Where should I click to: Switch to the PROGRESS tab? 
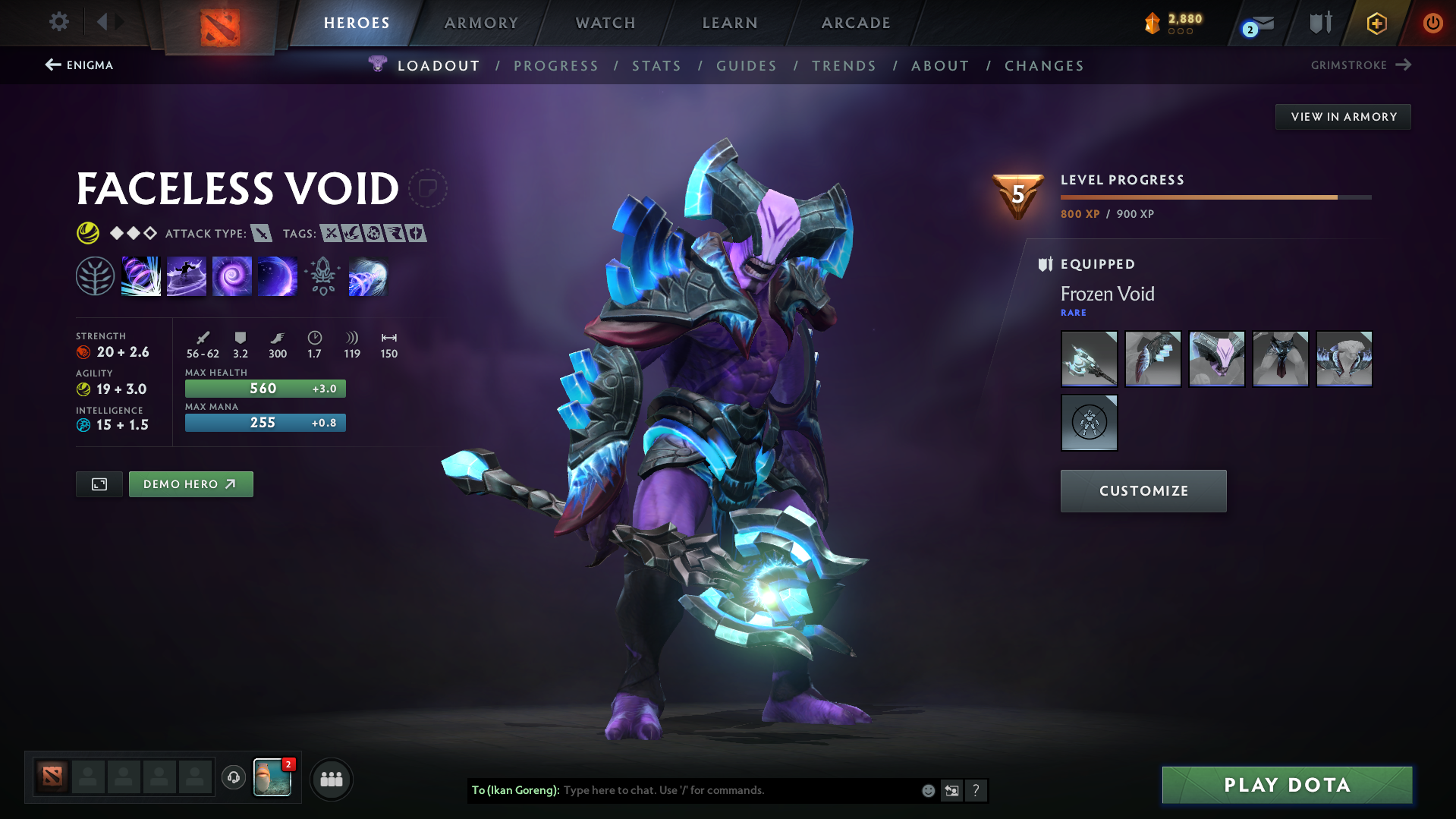[x=556, y=66]
